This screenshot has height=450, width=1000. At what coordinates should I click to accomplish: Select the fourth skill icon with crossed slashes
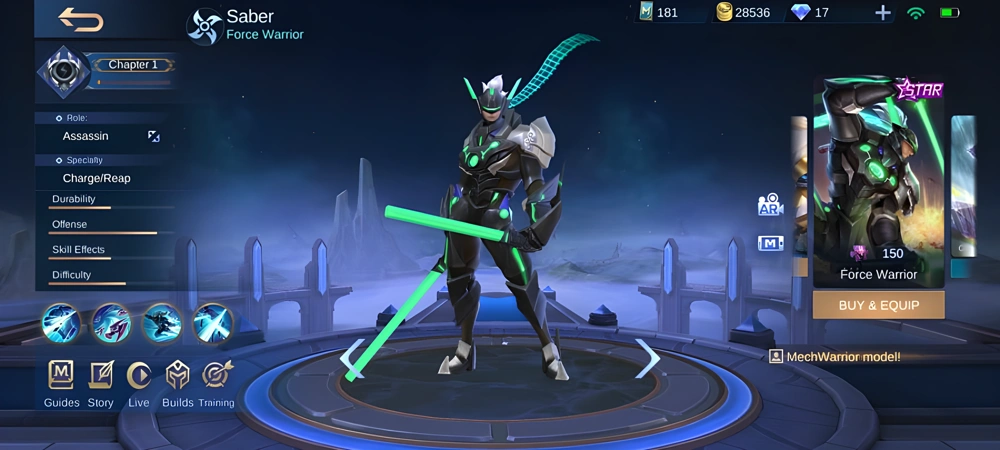[212, 324]
